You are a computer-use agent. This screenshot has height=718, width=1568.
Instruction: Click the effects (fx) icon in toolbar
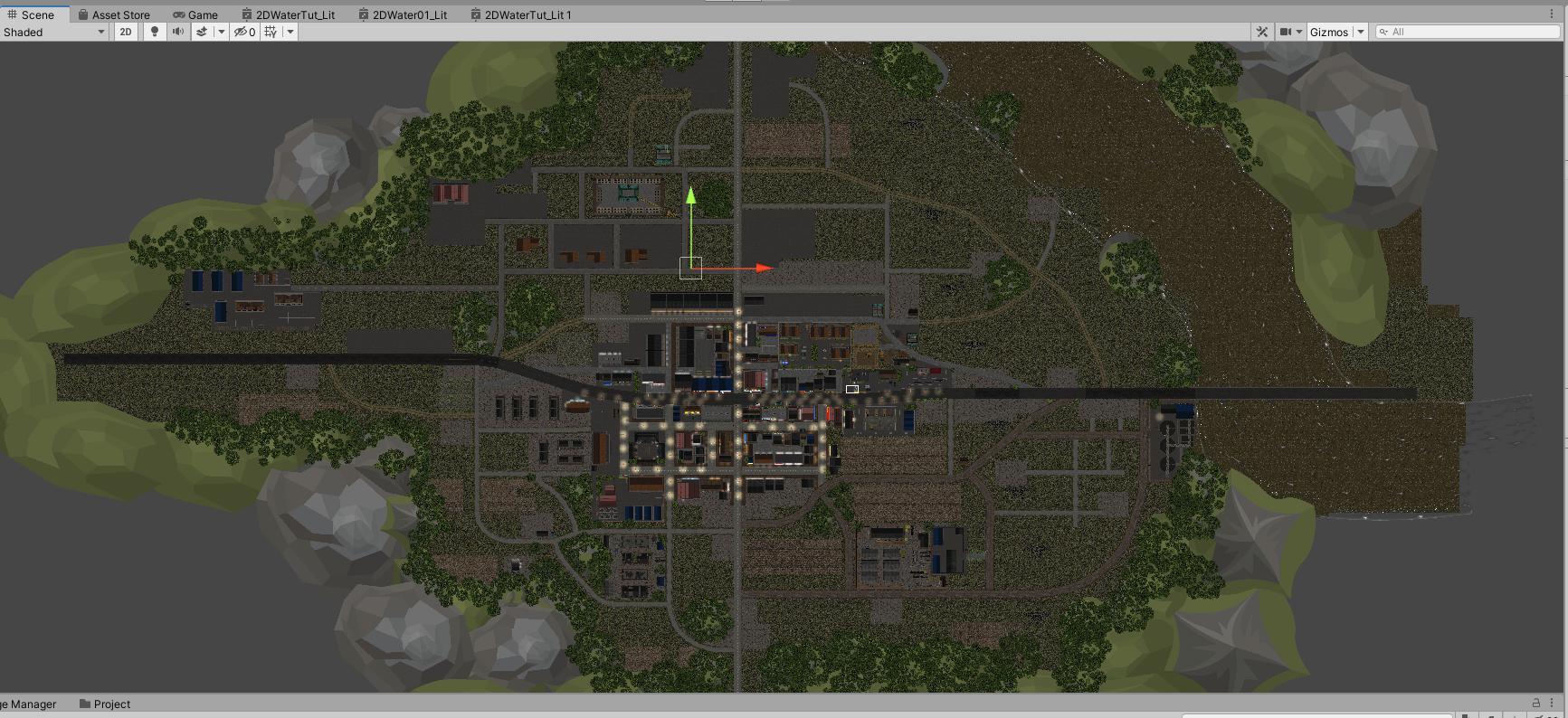(x=201, y=32)
